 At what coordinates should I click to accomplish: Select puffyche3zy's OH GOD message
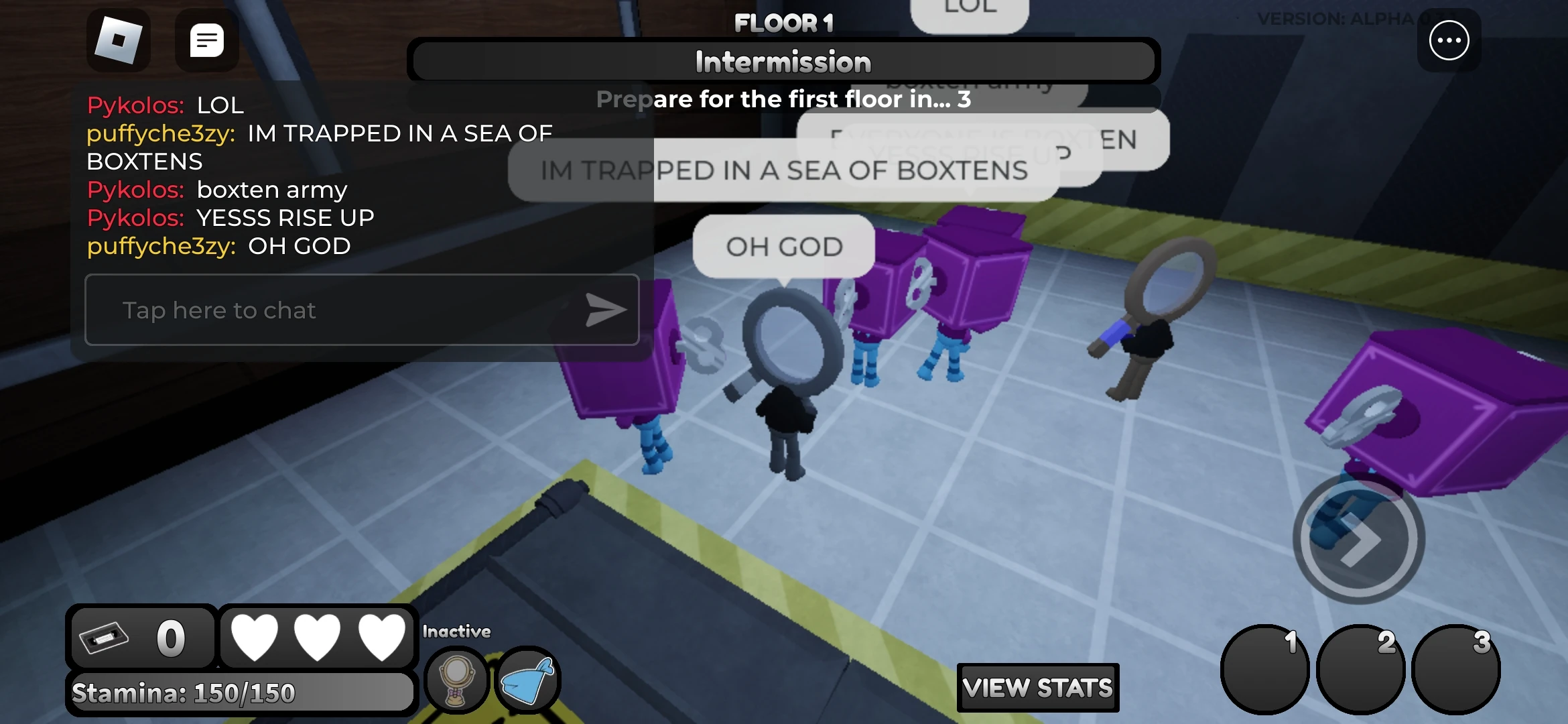(x=218, y=246)
